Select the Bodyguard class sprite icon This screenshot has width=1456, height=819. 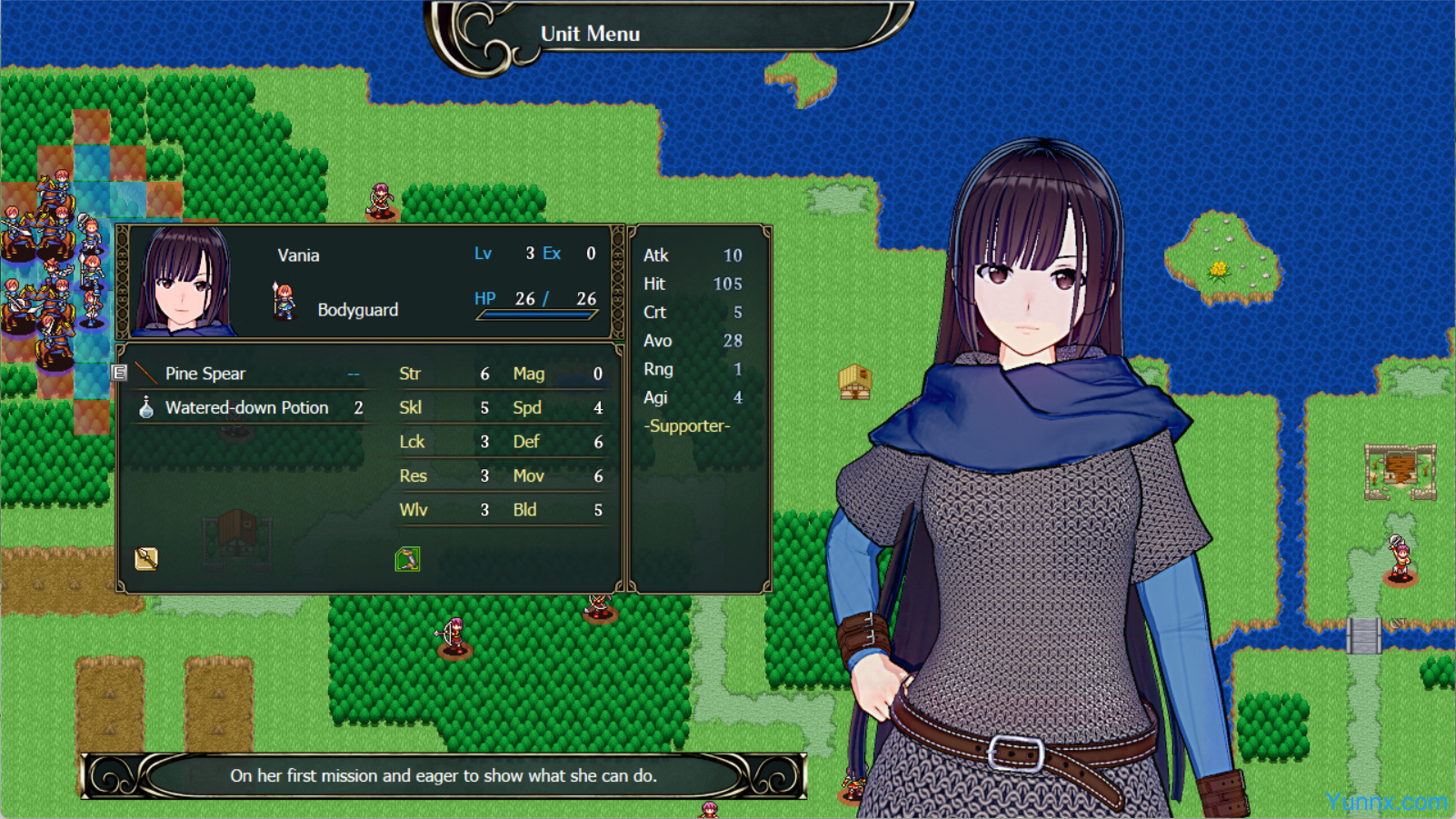point(284,302)
